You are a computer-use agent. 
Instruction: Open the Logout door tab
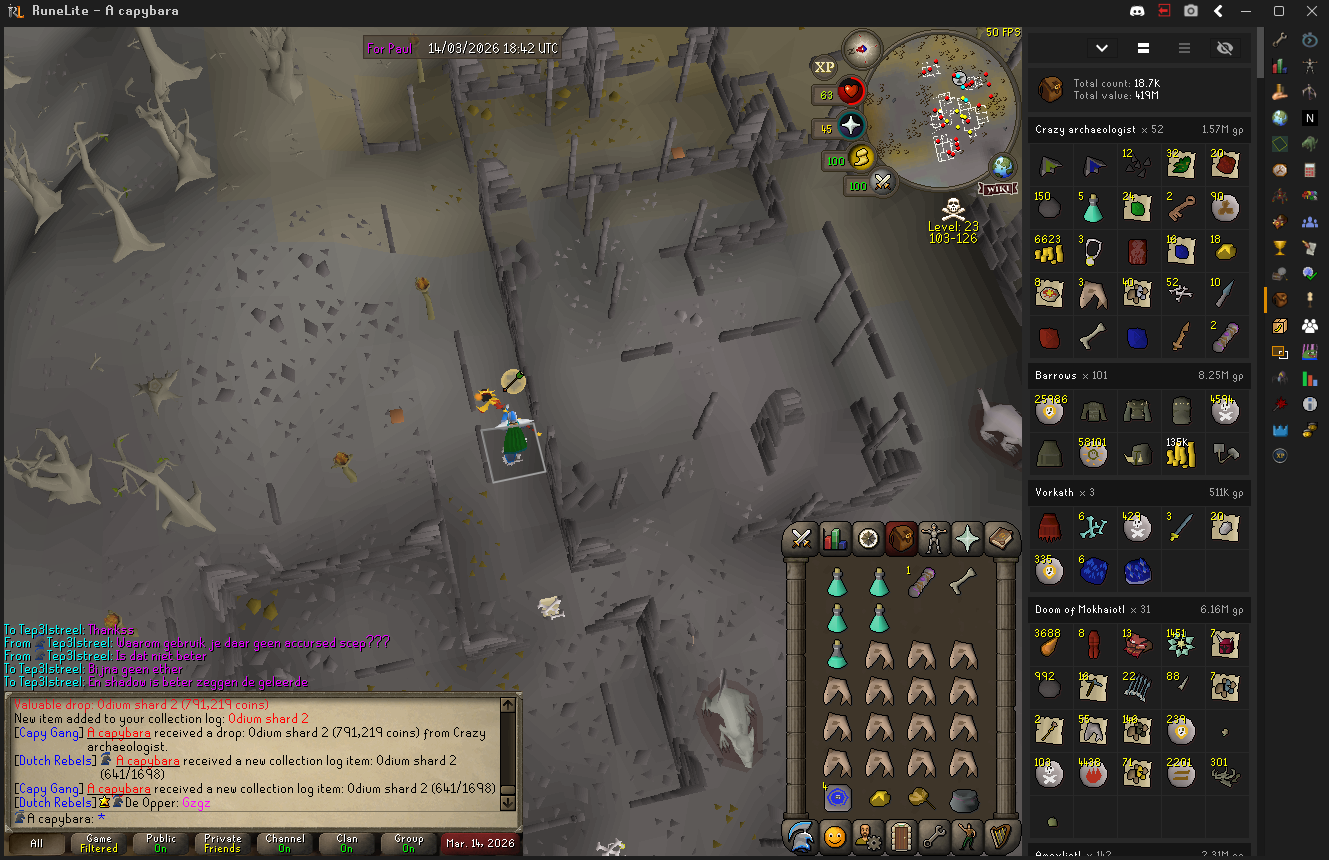(x=902, y=835)
